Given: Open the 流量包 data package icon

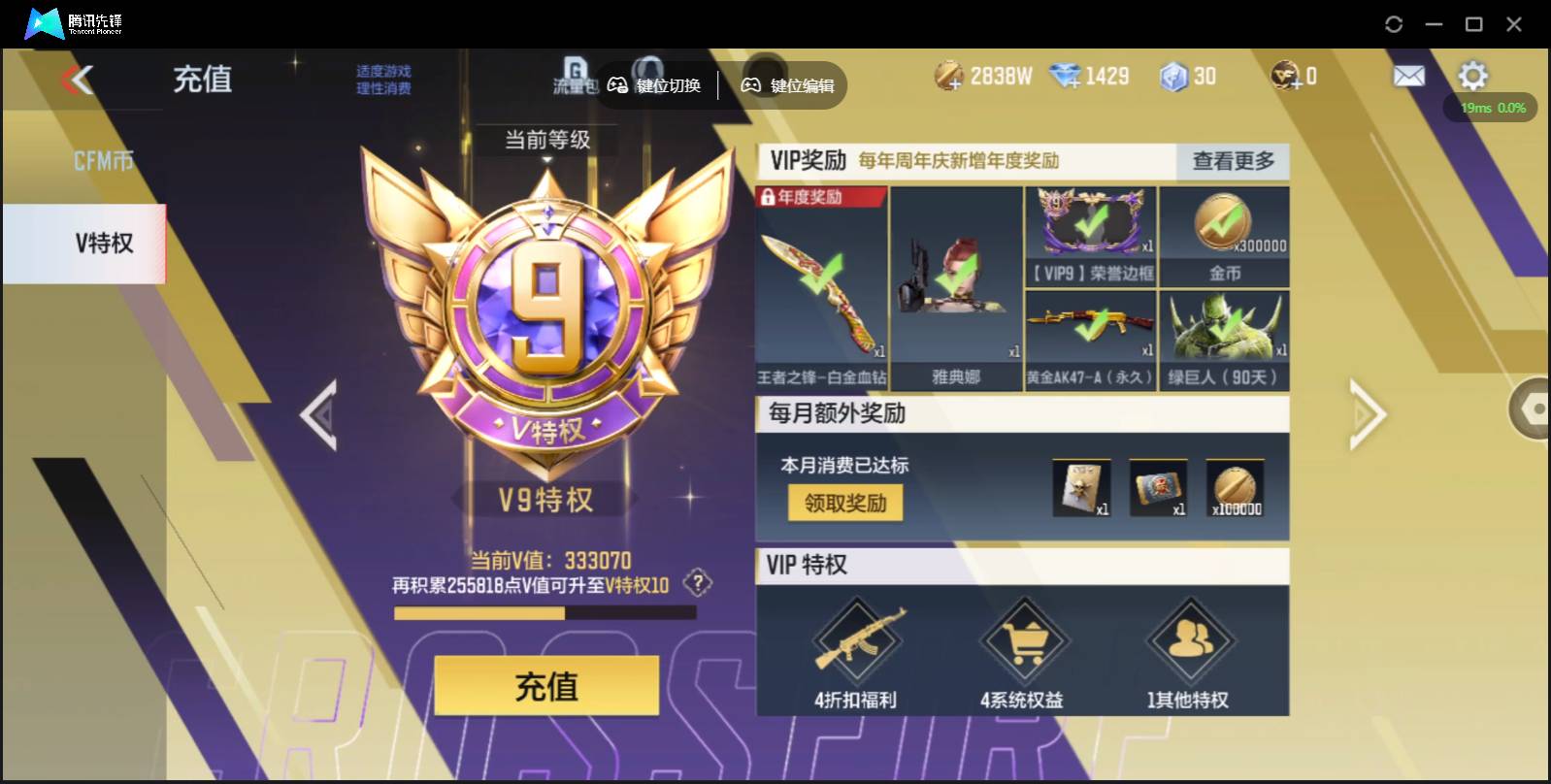Looking at the screenshot, I should tap(575, 76).
